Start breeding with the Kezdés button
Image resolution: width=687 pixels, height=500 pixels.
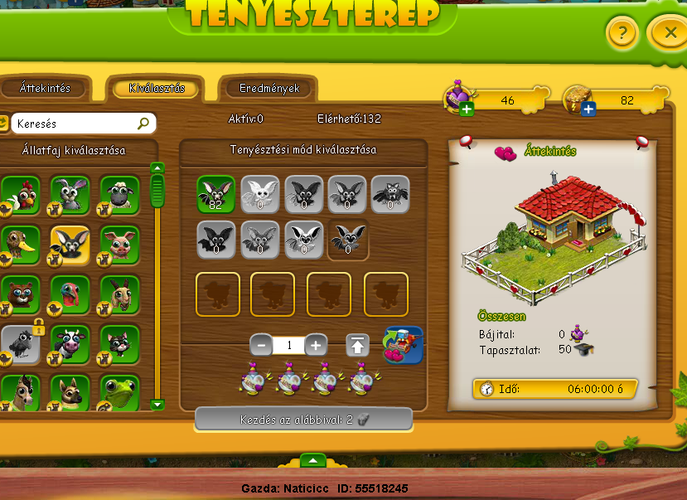[x=303, y=420]
